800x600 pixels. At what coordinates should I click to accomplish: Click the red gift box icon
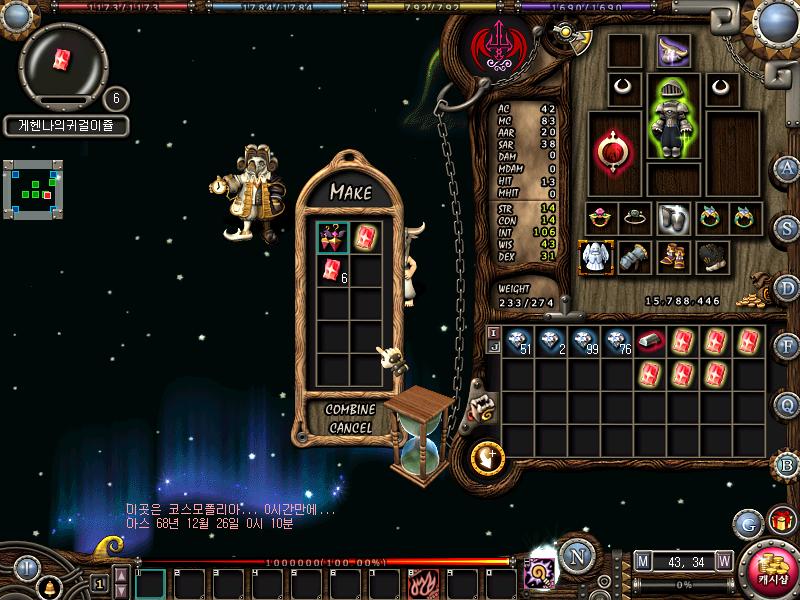[778, 521]
